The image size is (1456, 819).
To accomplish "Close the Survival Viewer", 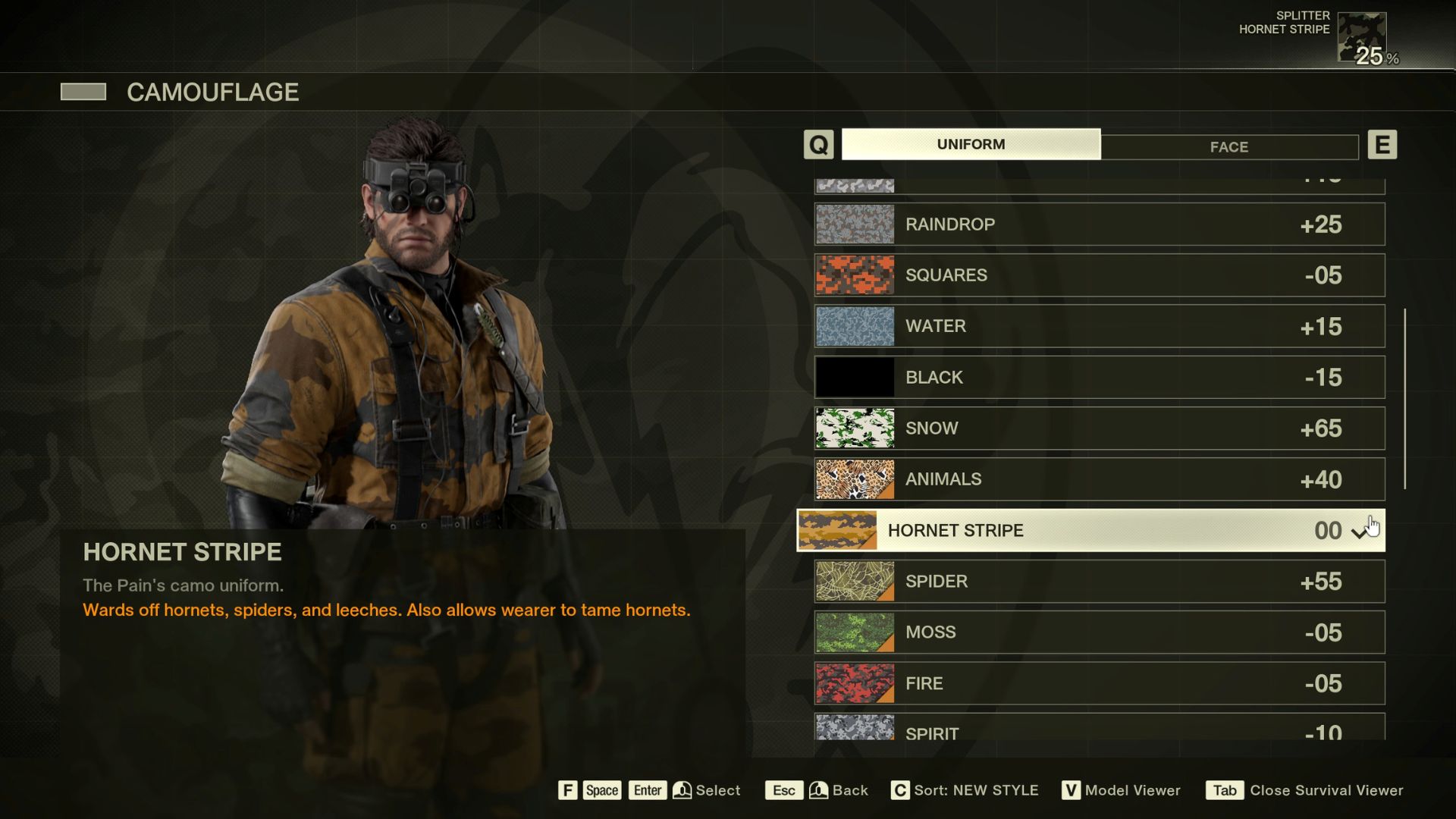I will 1304,790.
